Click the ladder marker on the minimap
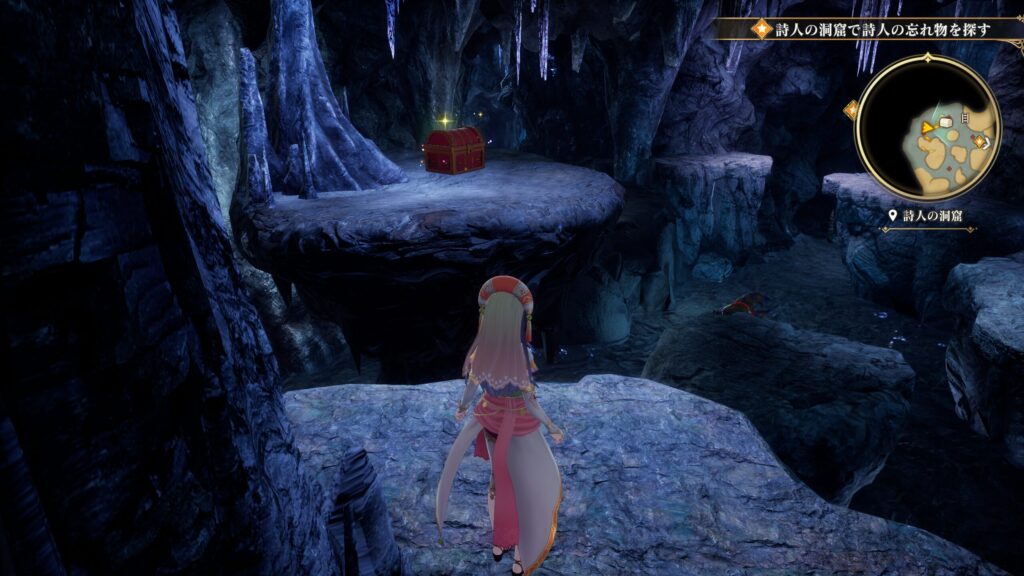 (963, 118)
